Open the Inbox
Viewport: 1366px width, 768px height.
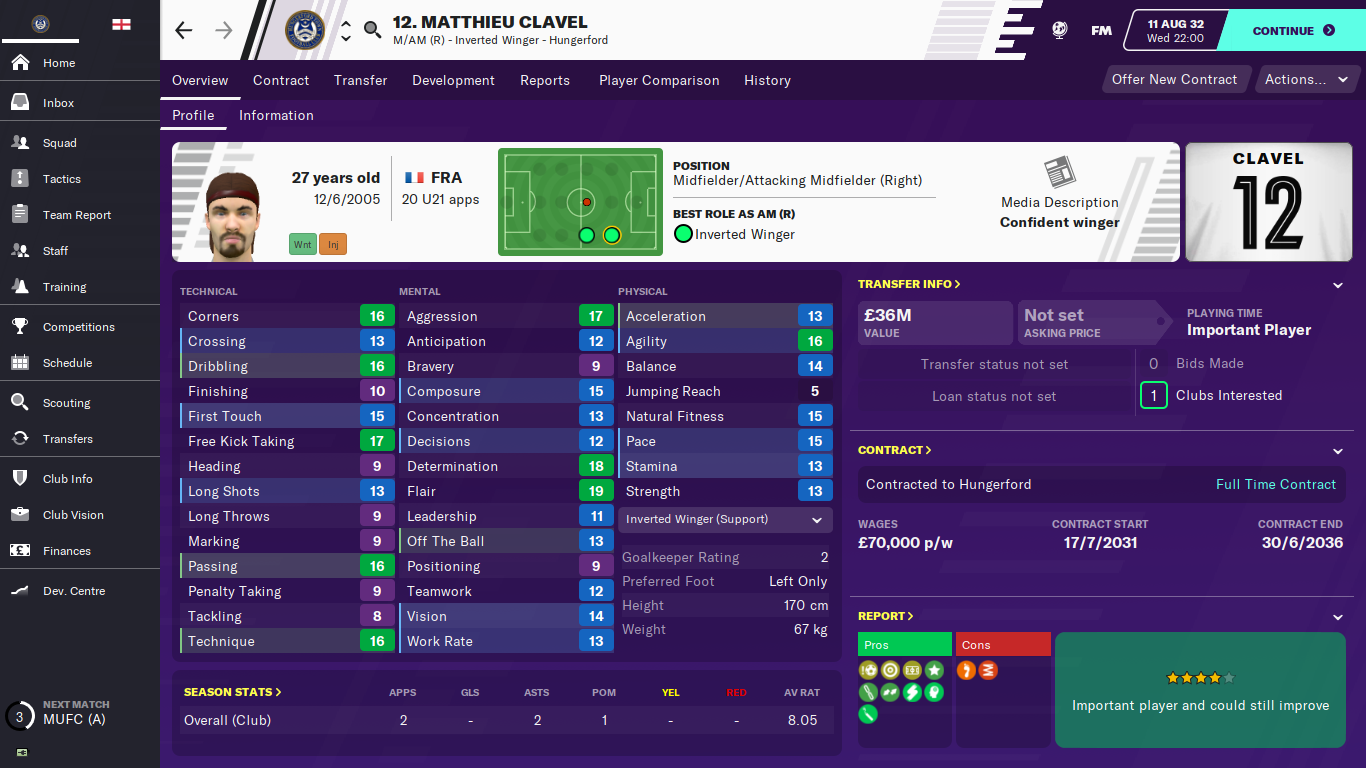[x=58, y=103]
